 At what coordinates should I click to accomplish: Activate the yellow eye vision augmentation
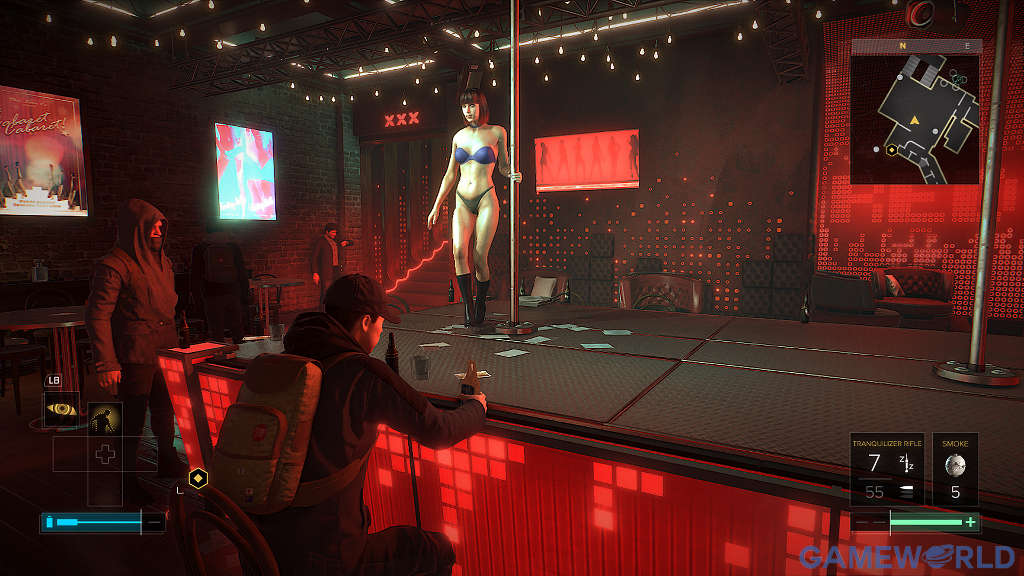point(63,409)
